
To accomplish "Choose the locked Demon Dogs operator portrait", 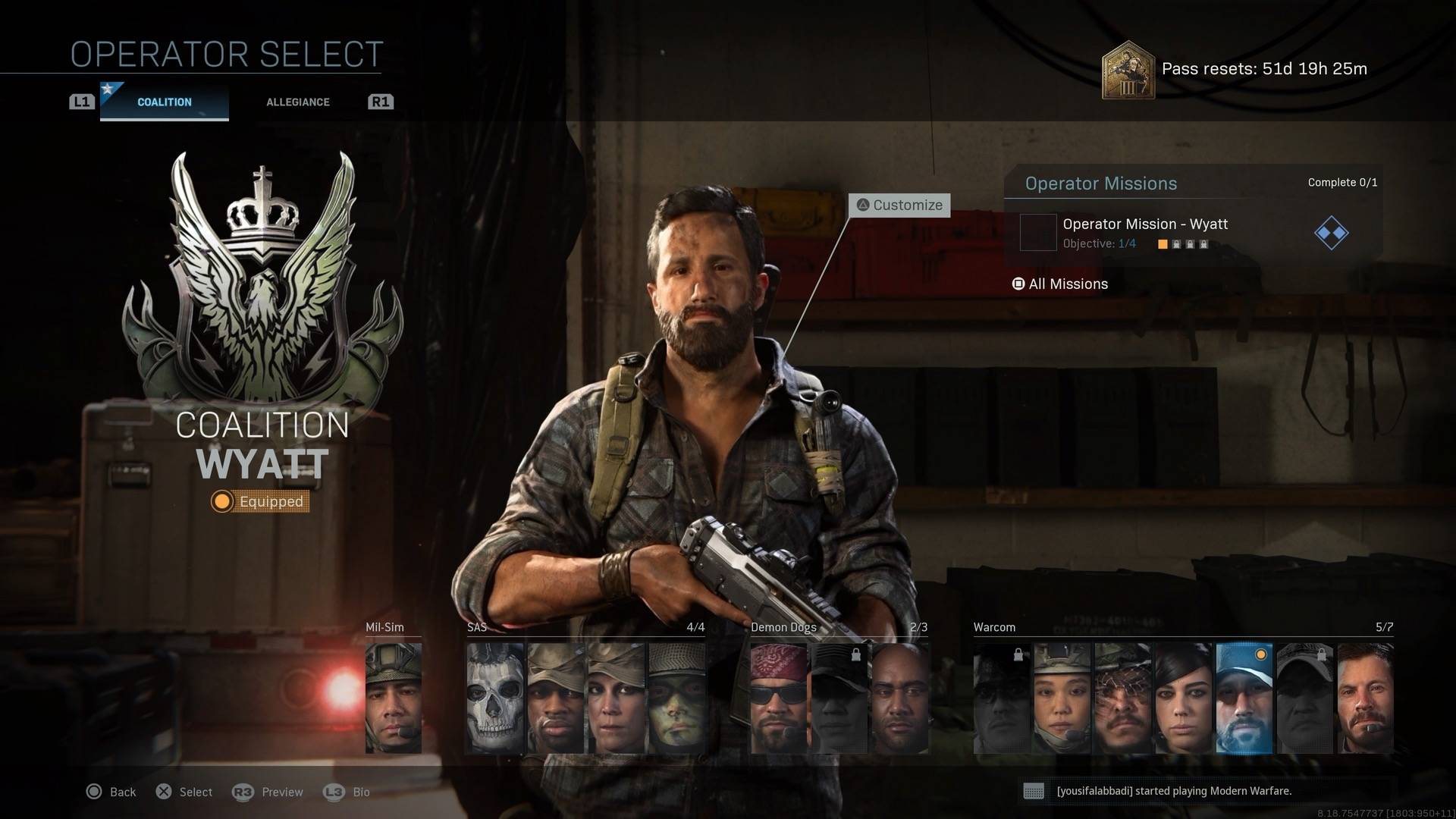I will pos(839,698).
